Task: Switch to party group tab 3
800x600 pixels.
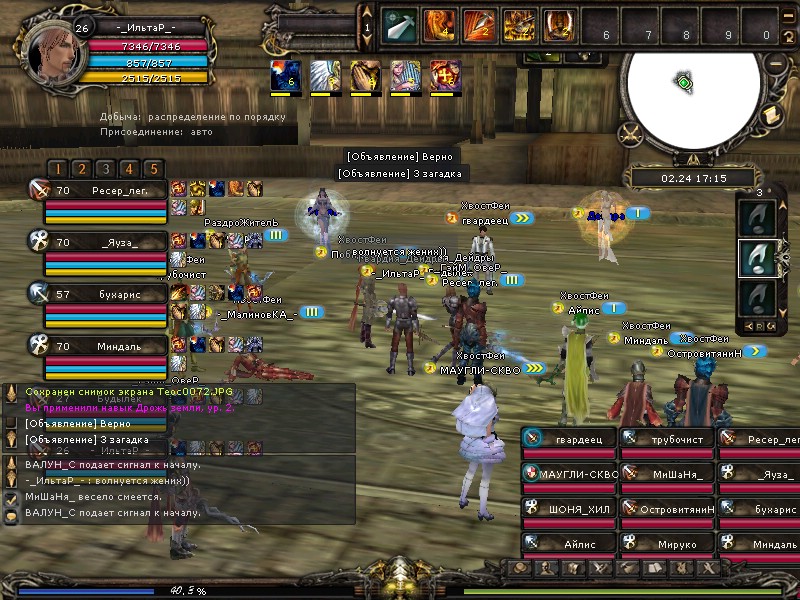Action: [x=105, y=169]
